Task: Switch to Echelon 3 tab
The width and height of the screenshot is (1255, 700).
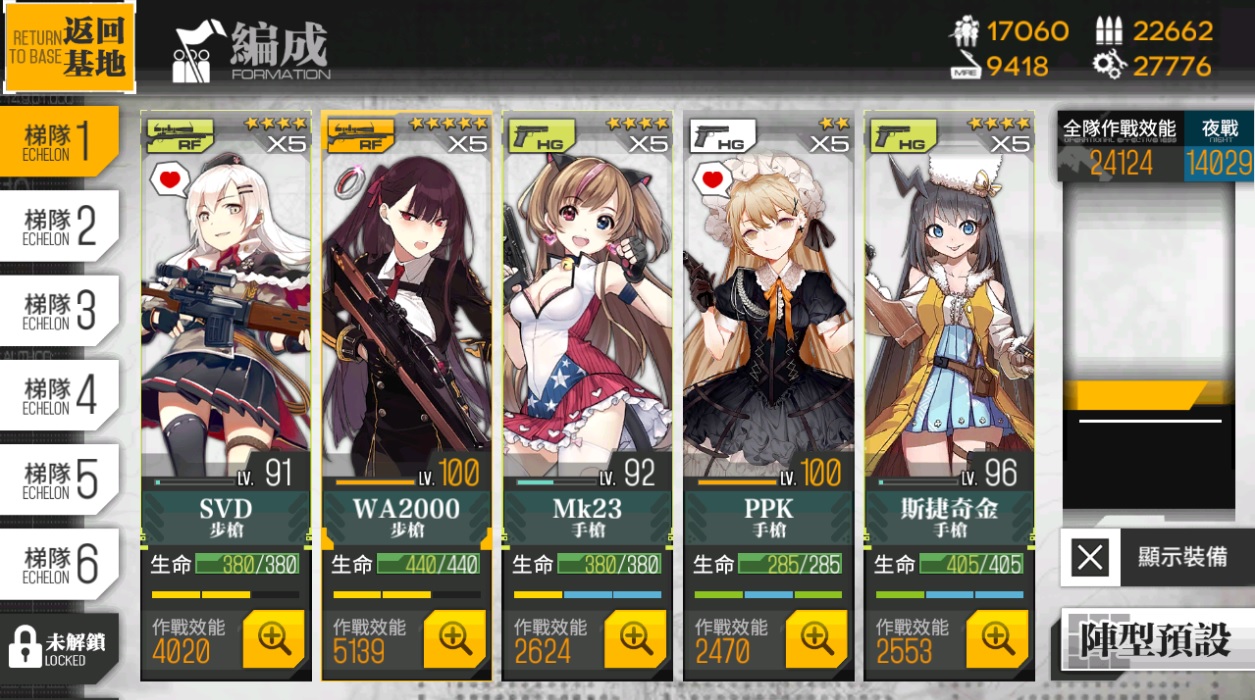Action: point(58,310)
